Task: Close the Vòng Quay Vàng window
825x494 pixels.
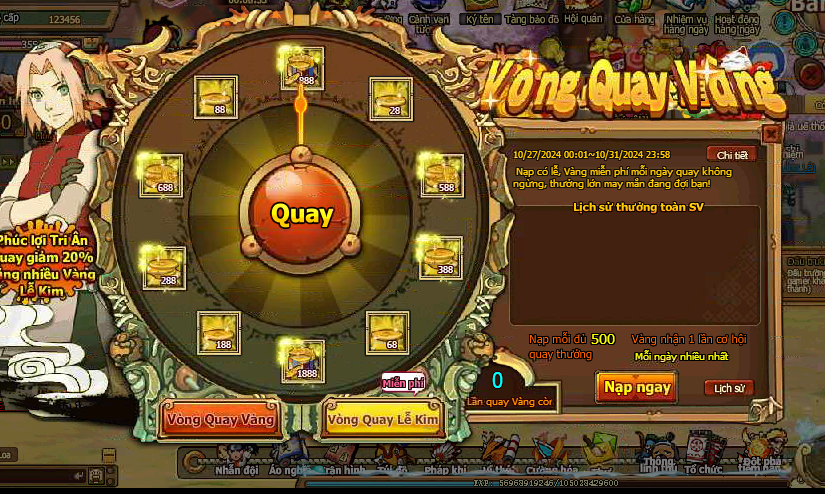Action: [x=770, y=132]
